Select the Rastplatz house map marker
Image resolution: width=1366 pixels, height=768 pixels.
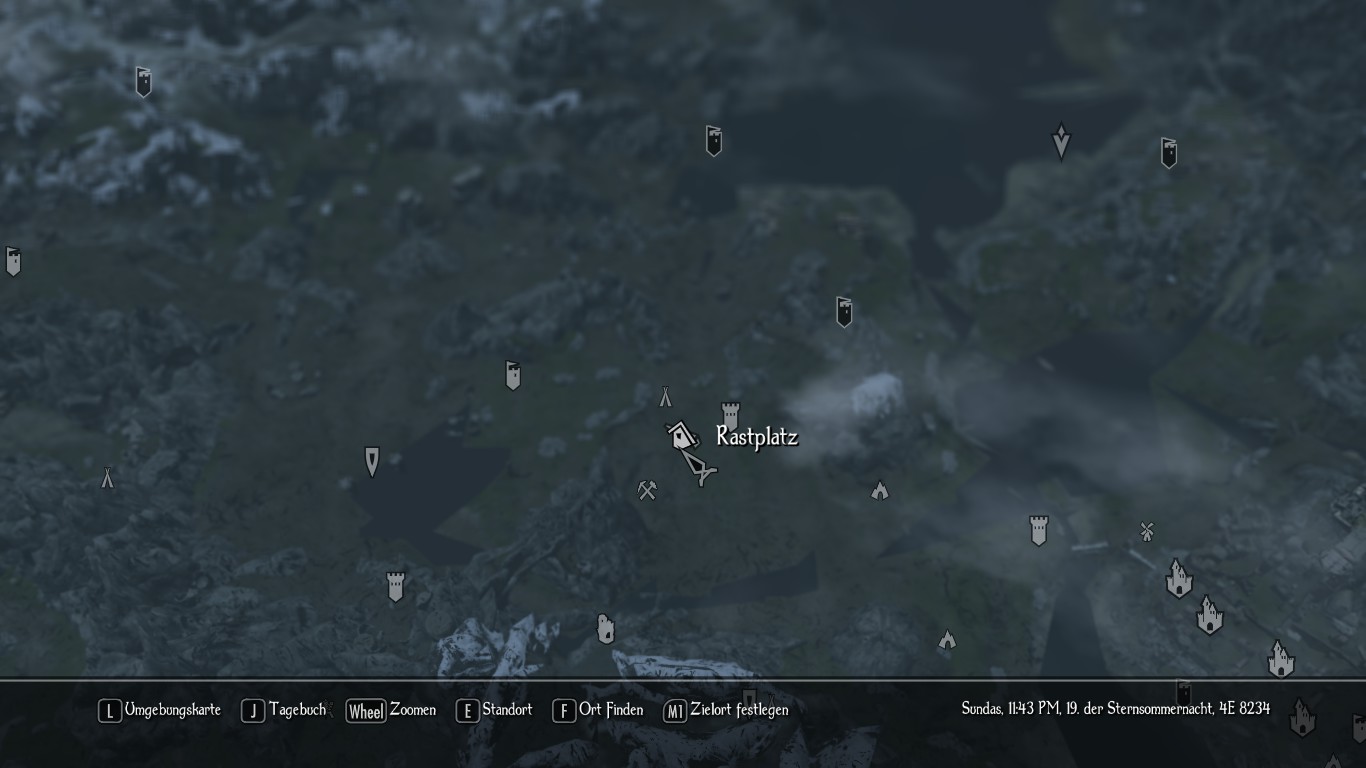[682, 435]
